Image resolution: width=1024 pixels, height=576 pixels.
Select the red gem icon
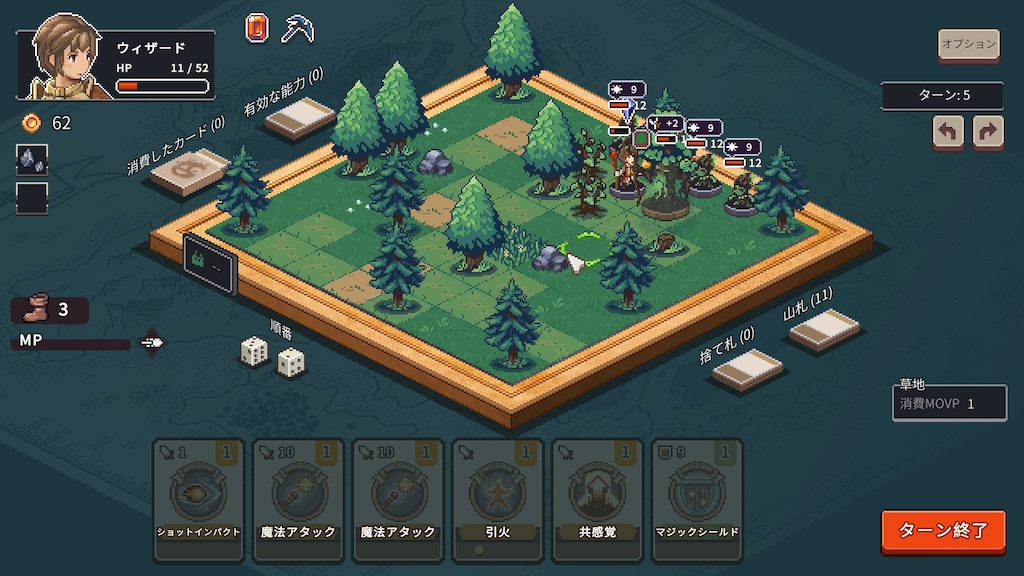[257, 28]
